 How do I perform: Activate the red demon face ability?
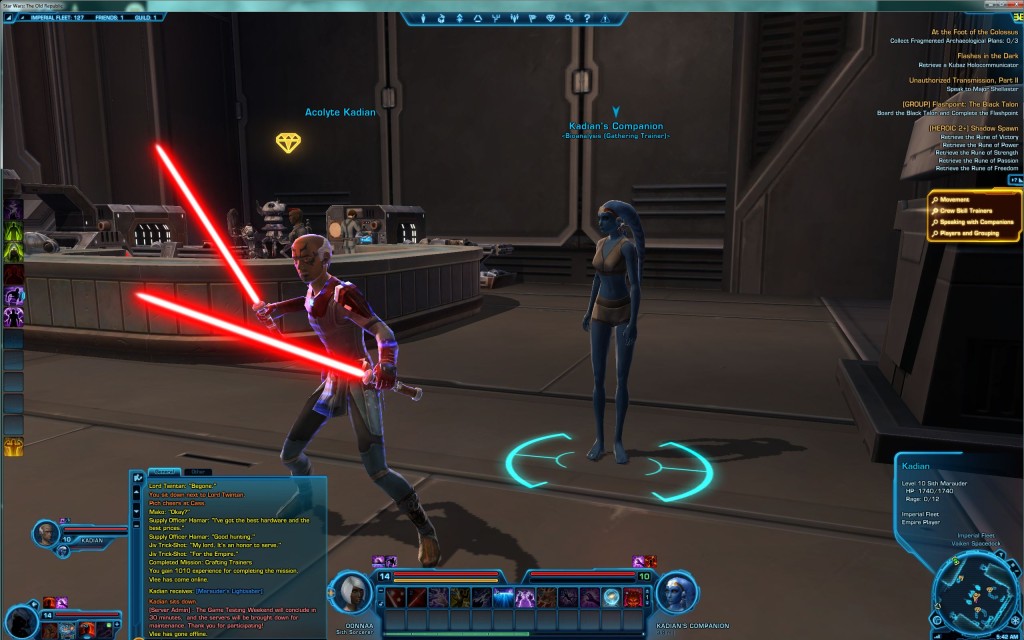634,598
